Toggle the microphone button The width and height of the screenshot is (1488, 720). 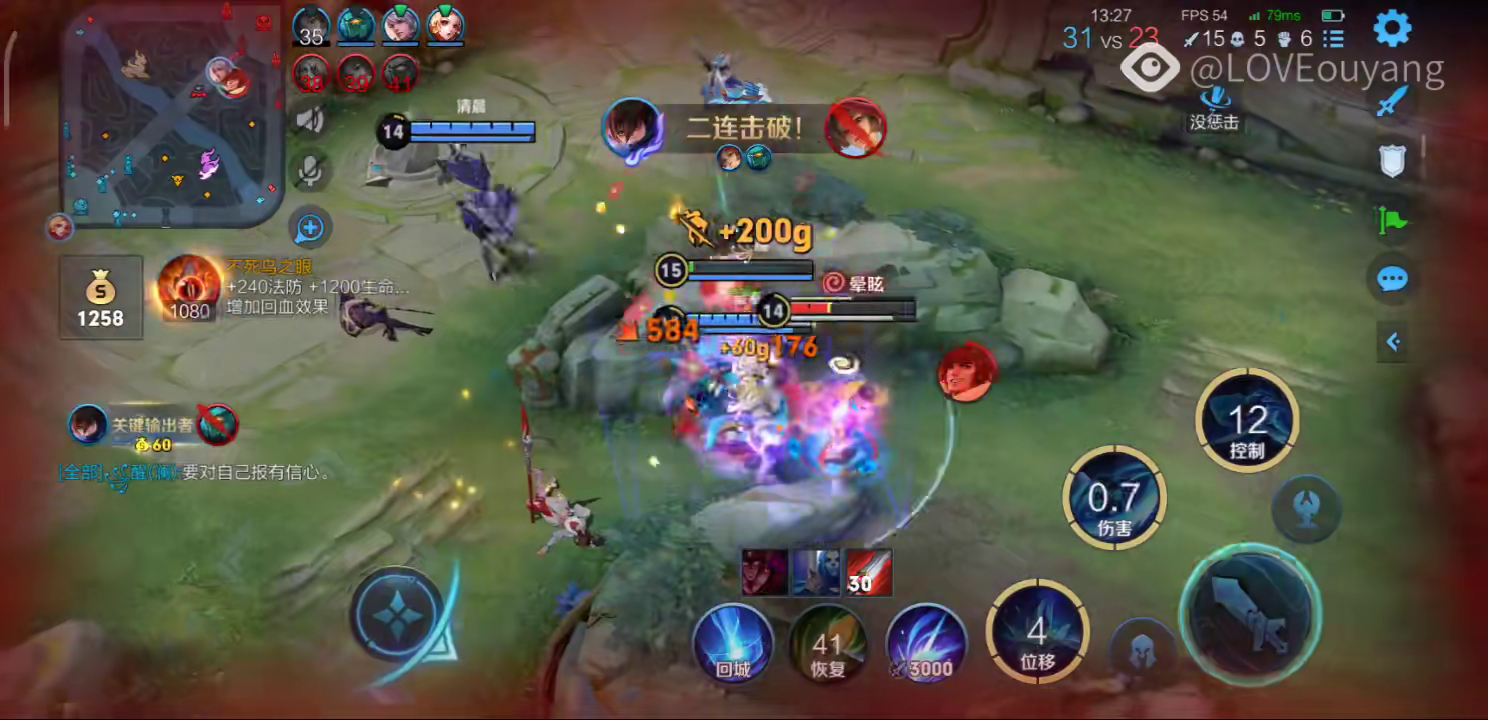(311, 171)
